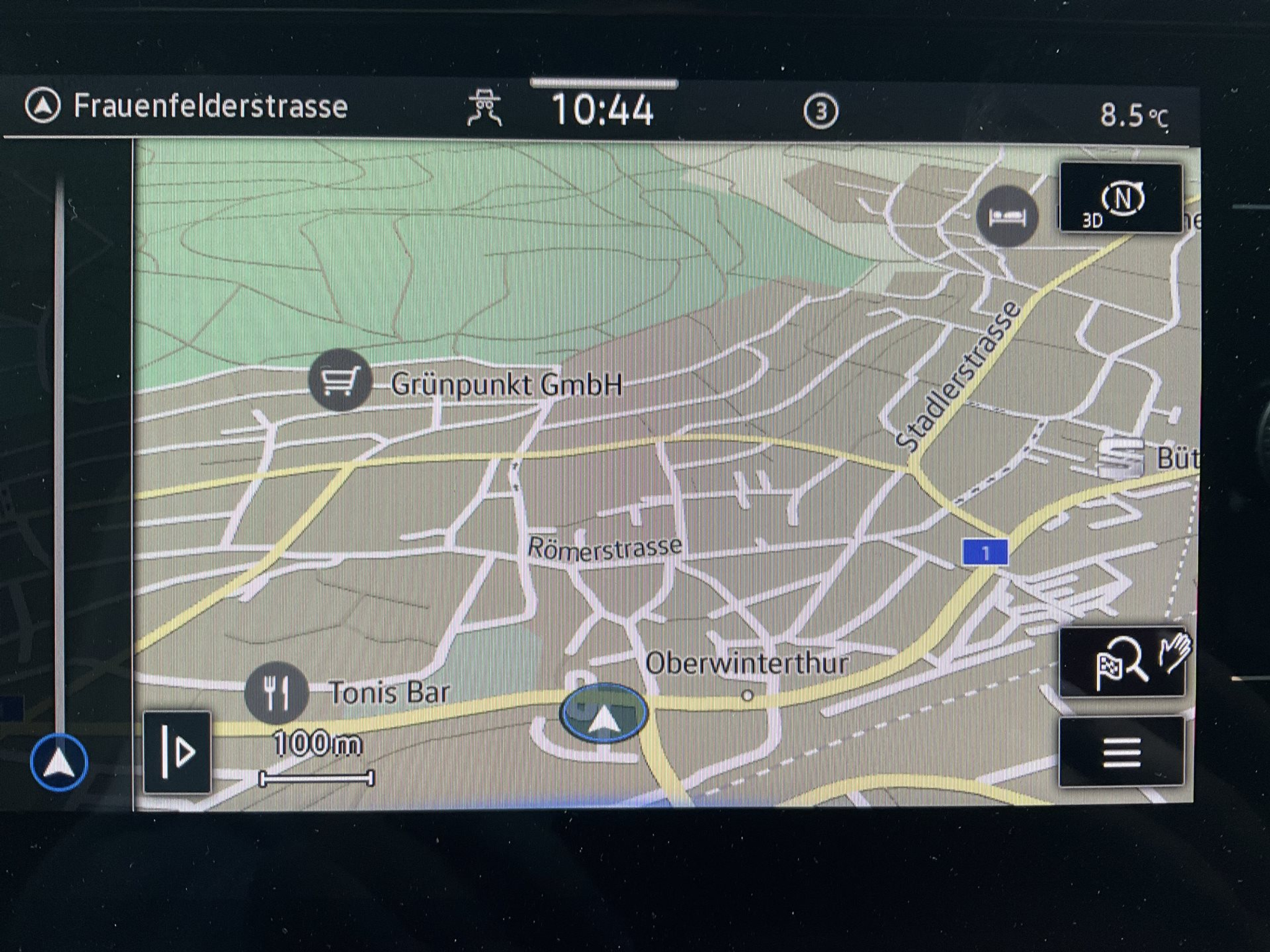The height and width of the screenshot is (952, 1270).
Task: Expand the side panel arrow button
Action: 177,752
